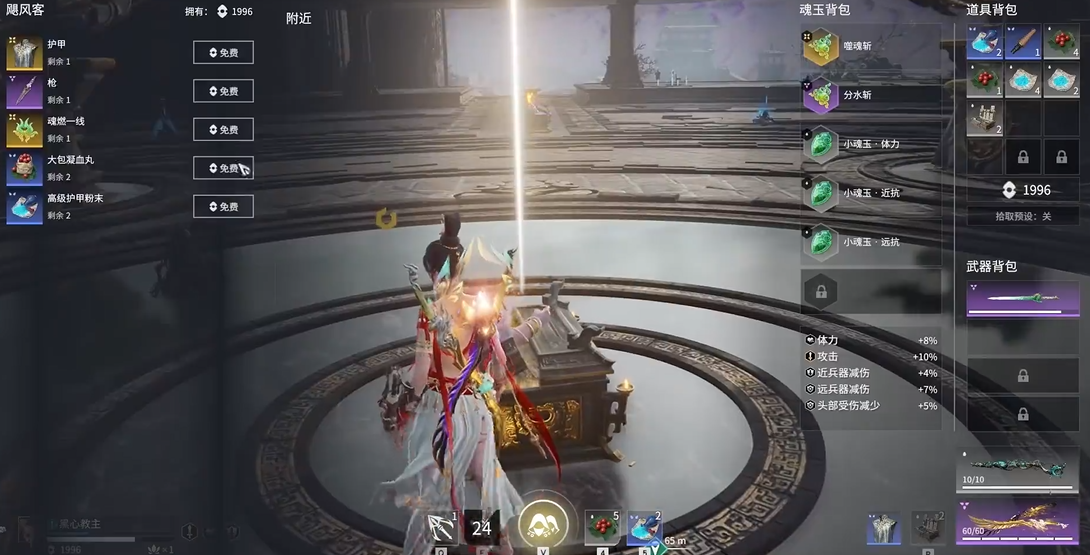
Task: Pick the 小魂玉·近抗 jade slot
Action: [870, 192]
